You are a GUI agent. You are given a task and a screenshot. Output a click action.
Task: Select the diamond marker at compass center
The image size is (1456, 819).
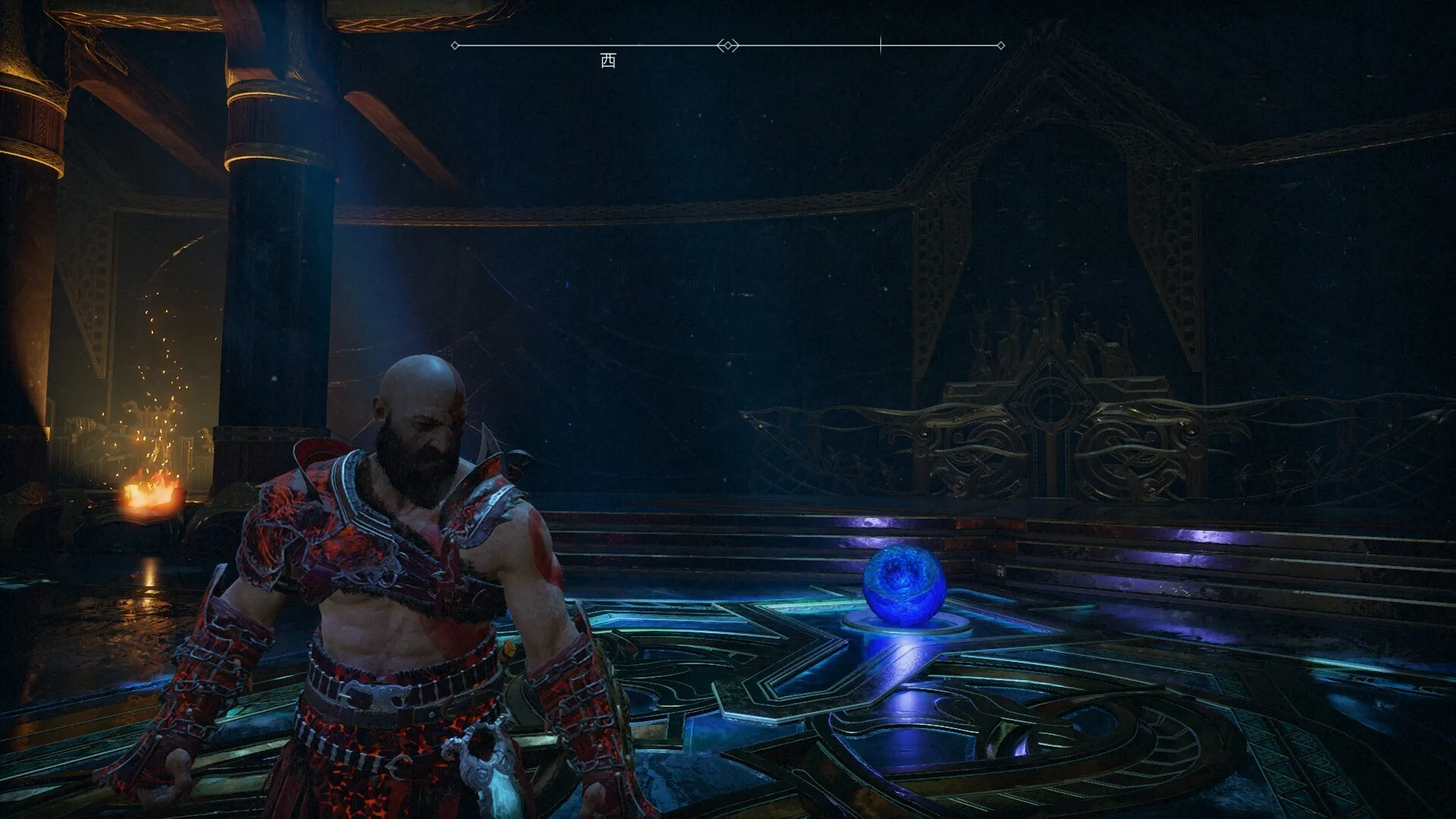(728, 45)
